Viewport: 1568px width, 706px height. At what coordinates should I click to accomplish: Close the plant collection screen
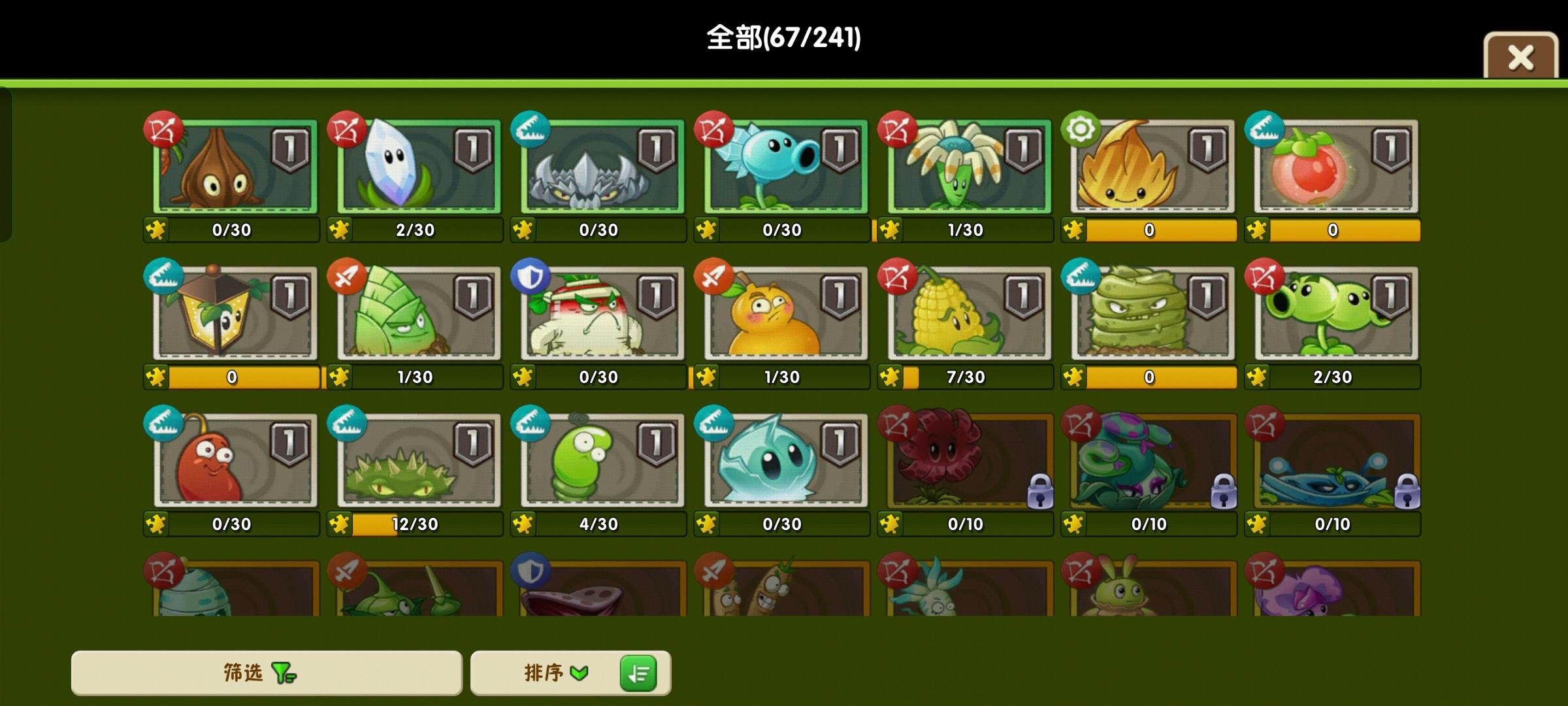1521,58
